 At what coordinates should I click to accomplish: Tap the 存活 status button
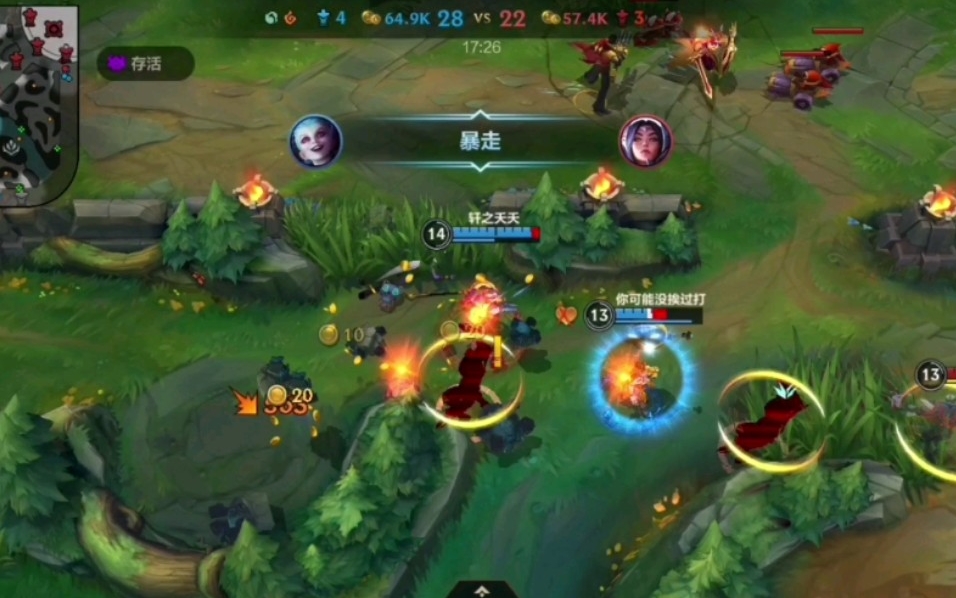(145, 64)
